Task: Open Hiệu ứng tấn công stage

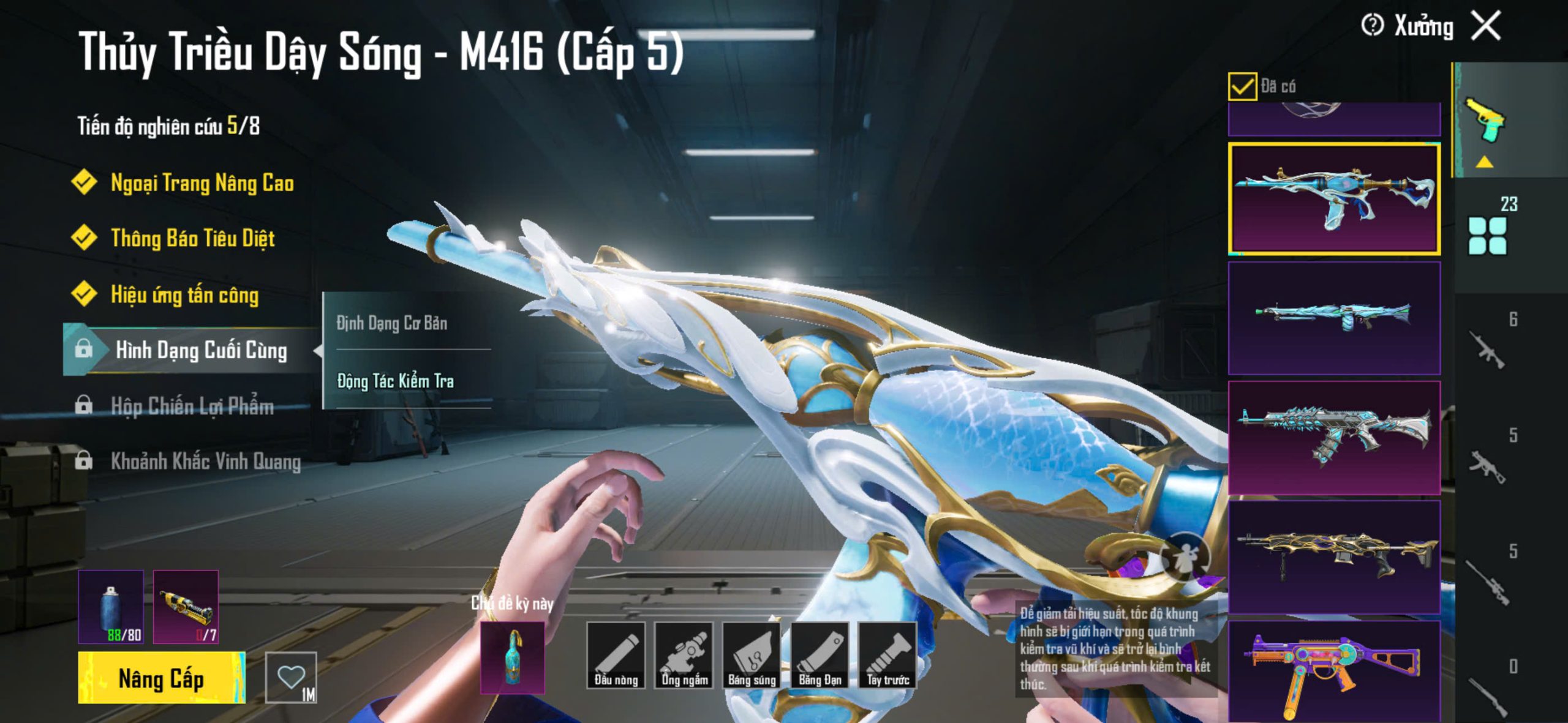Action: pyautogui.click(x=184, y=295)
